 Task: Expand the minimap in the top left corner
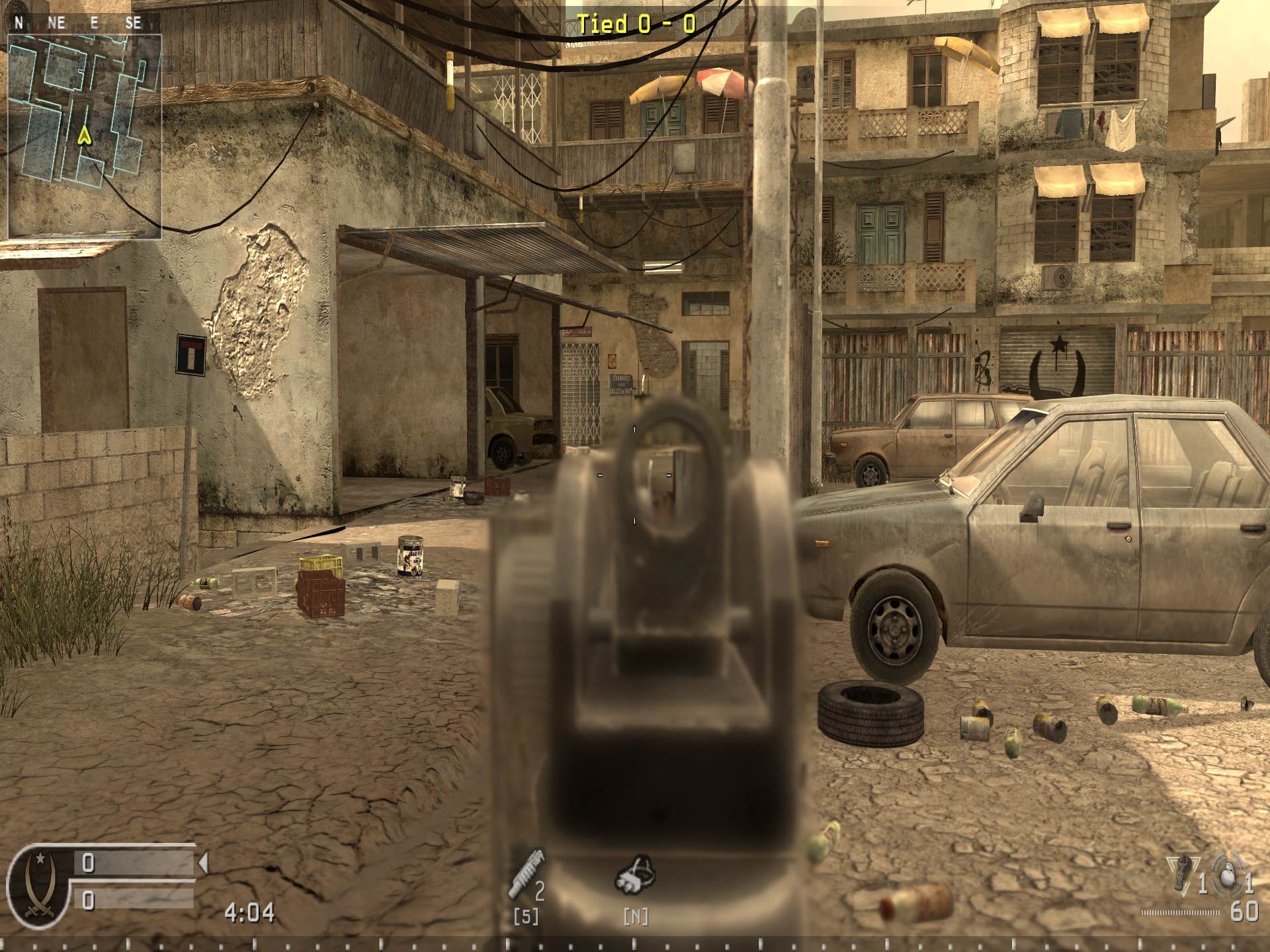[x=86, y=136]
